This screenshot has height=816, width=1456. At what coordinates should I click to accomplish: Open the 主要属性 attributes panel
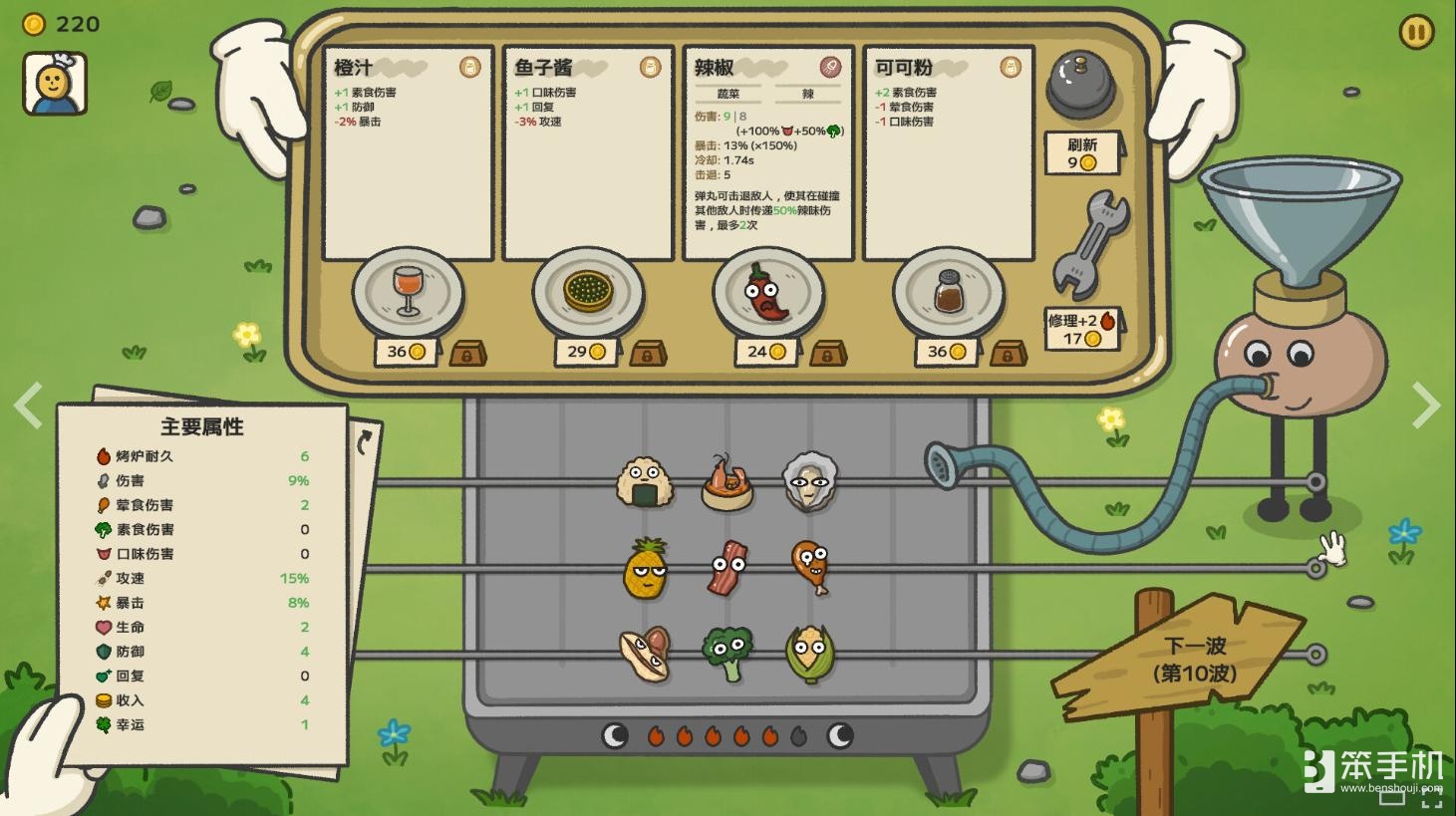[199, 426]
